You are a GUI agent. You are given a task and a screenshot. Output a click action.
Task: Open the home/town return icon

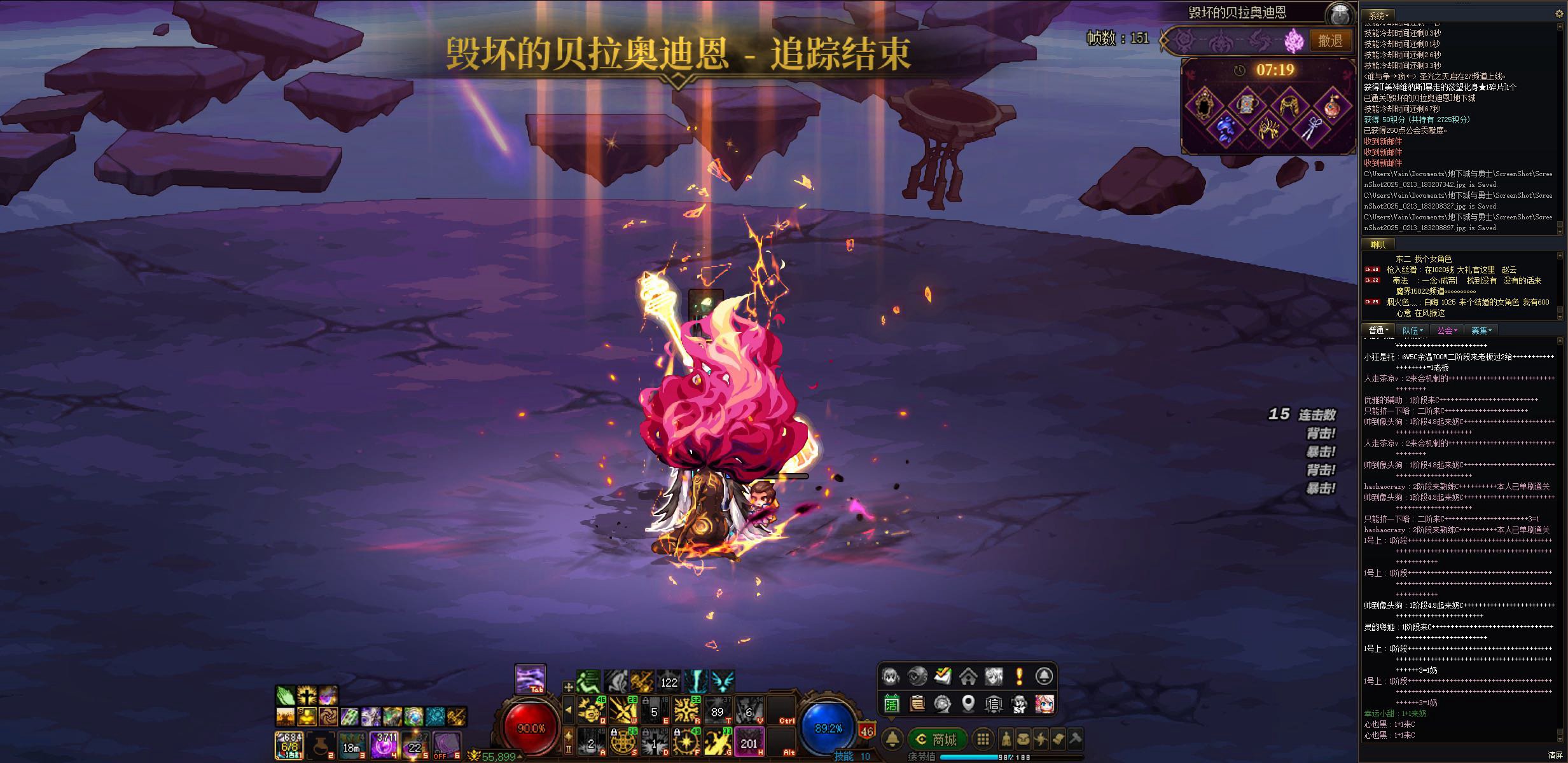[968, 676]
